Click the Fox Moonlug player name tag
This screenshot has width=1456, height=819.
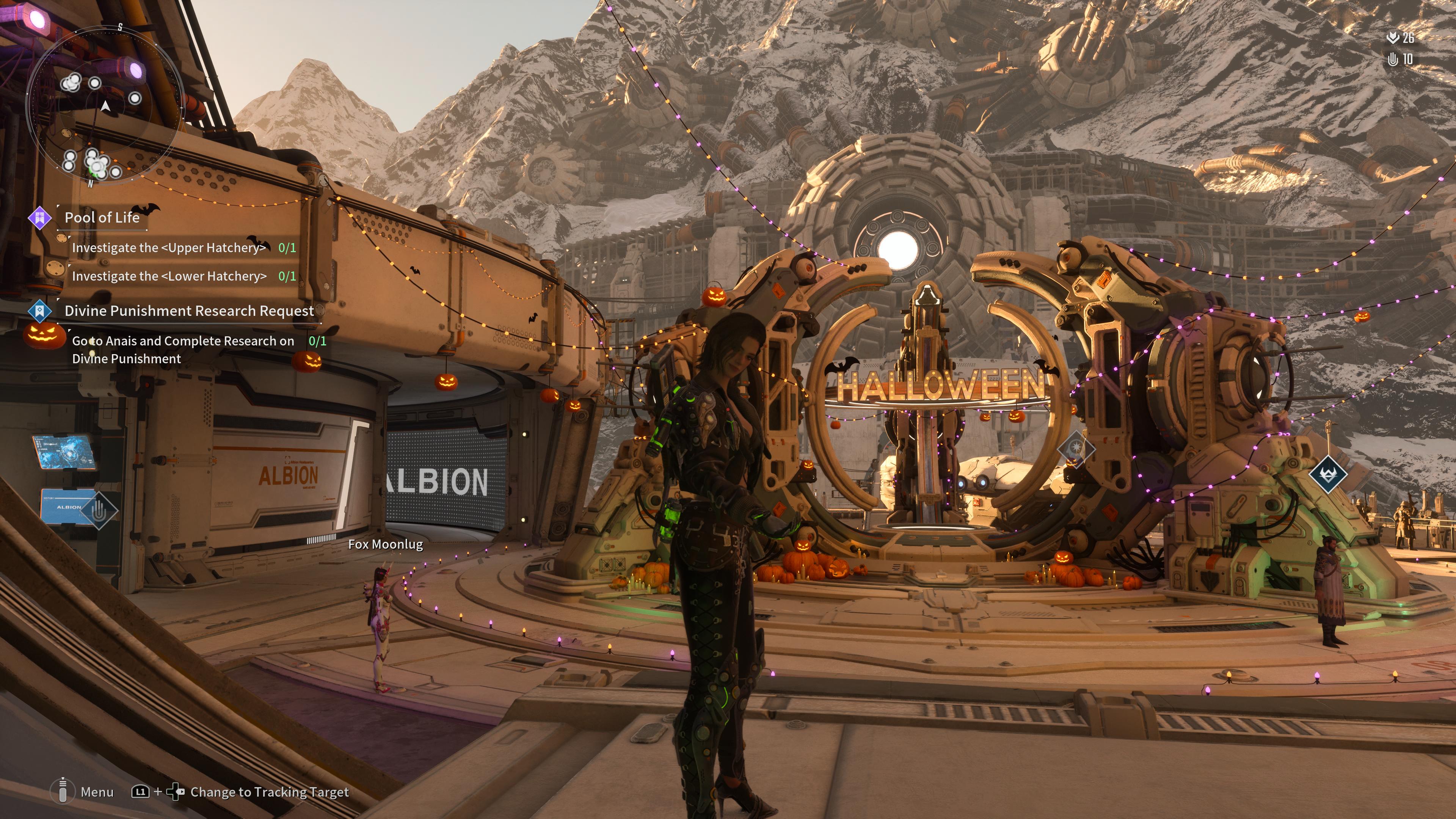386,544
